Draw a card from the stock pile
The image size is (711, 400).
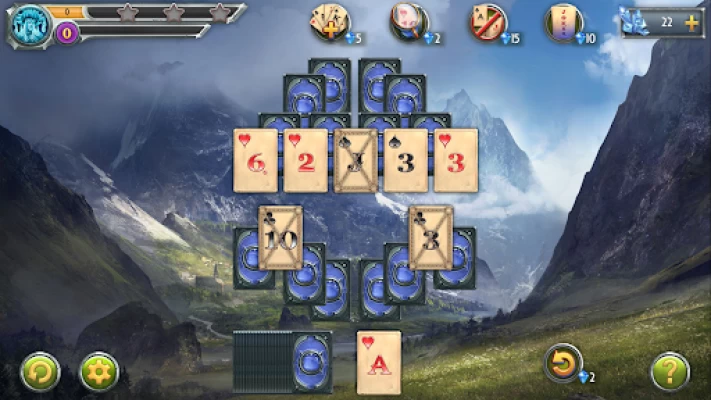310,361
